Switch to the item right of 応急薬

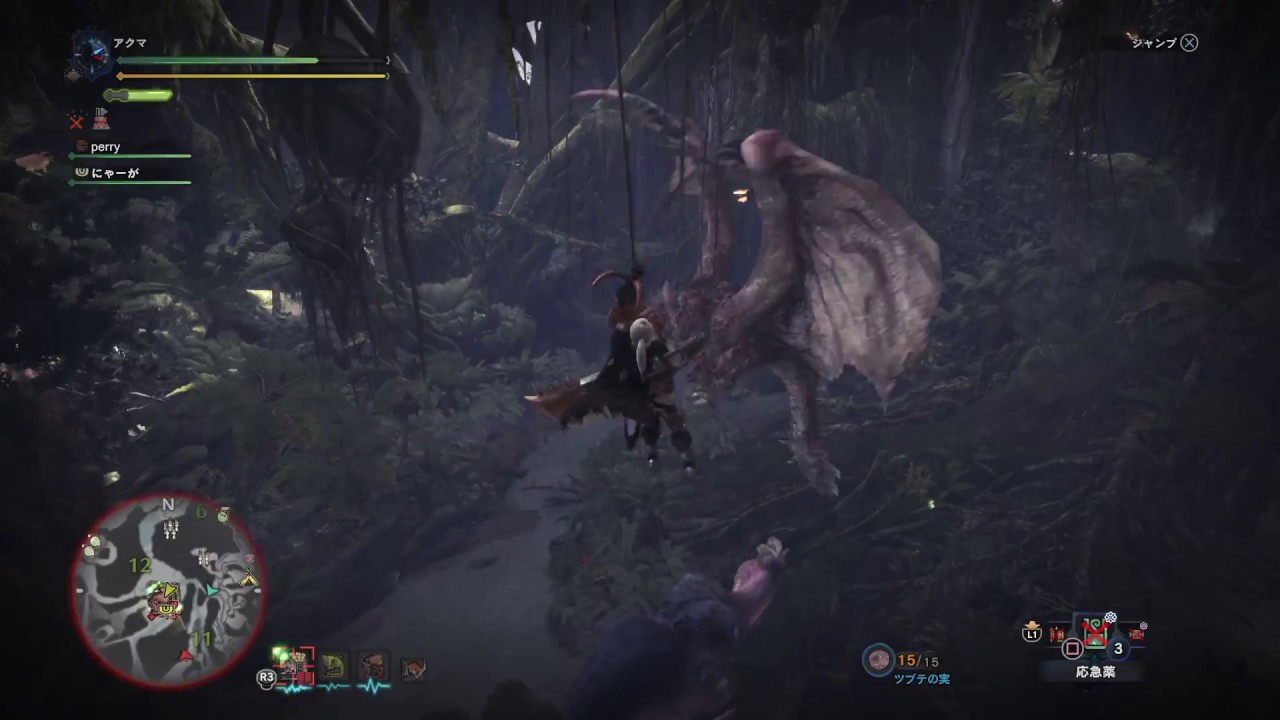click(x=1136, y=633)
